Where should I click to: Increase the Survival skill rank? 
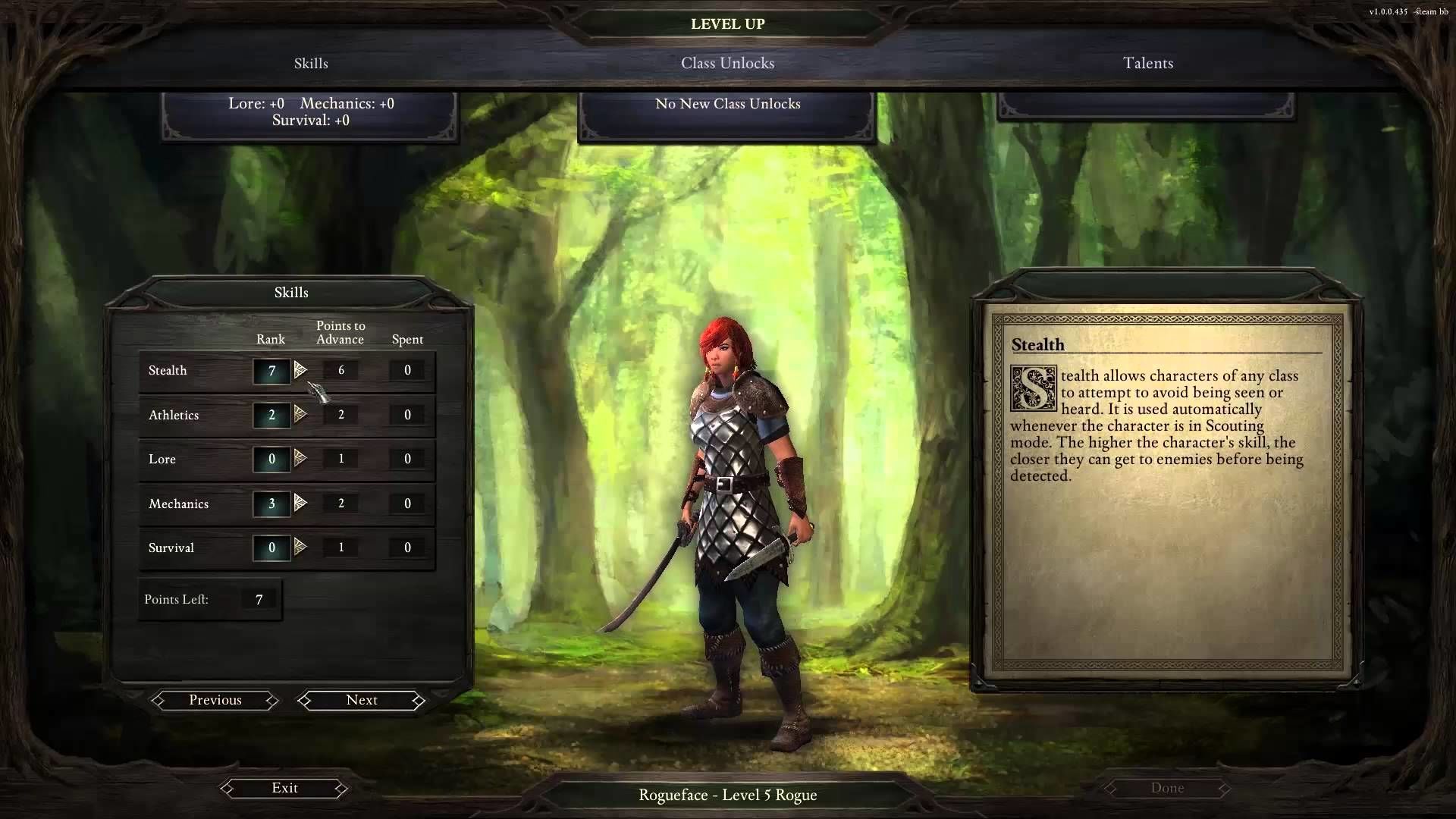(300, 547)
